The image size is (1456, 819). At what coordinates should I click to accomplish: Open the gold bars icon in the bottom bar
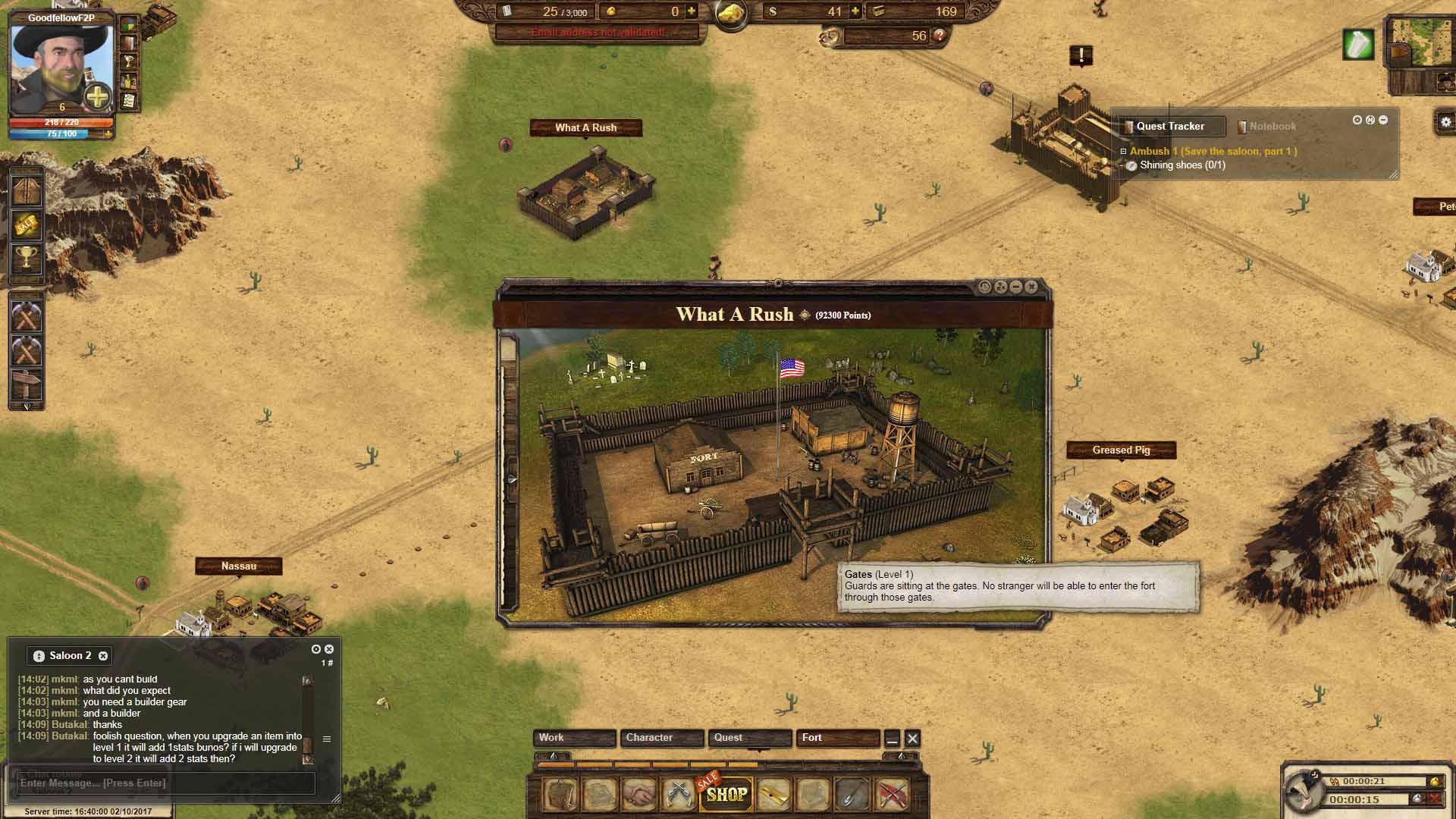pos(773,794)
